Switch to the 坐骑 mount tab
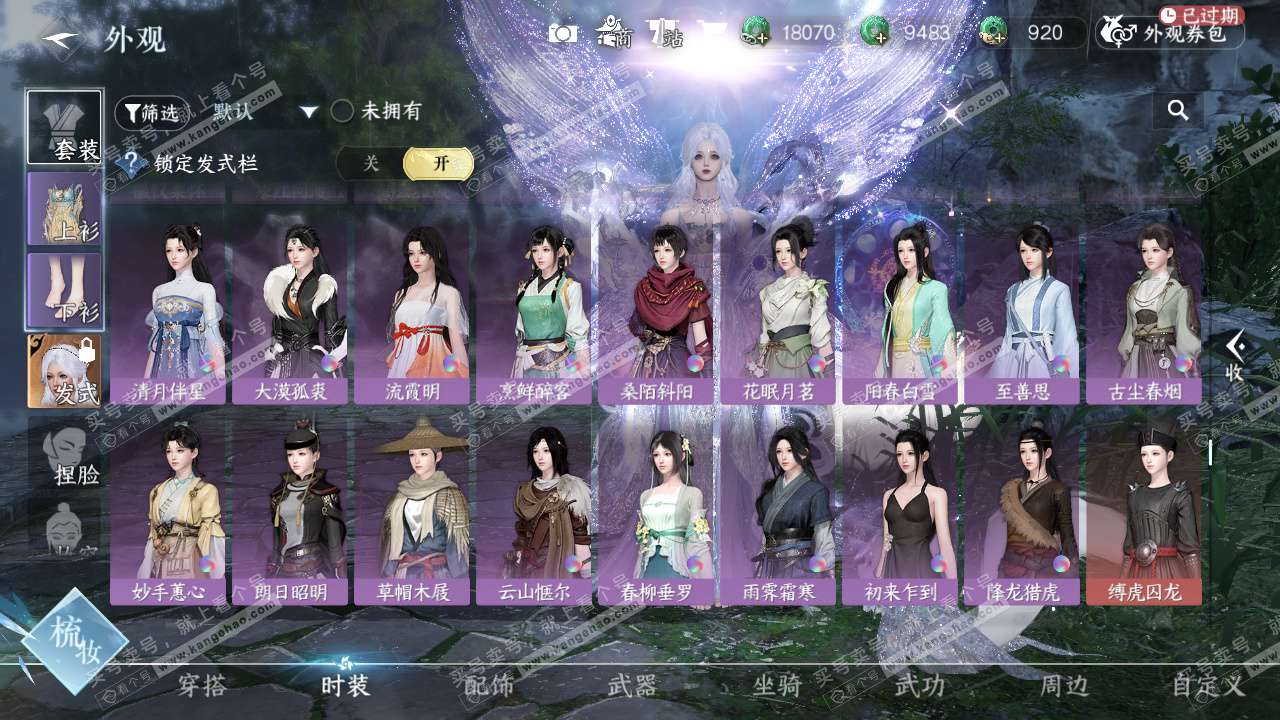Viewport: 1280px width, 720px height. (776, 686)
